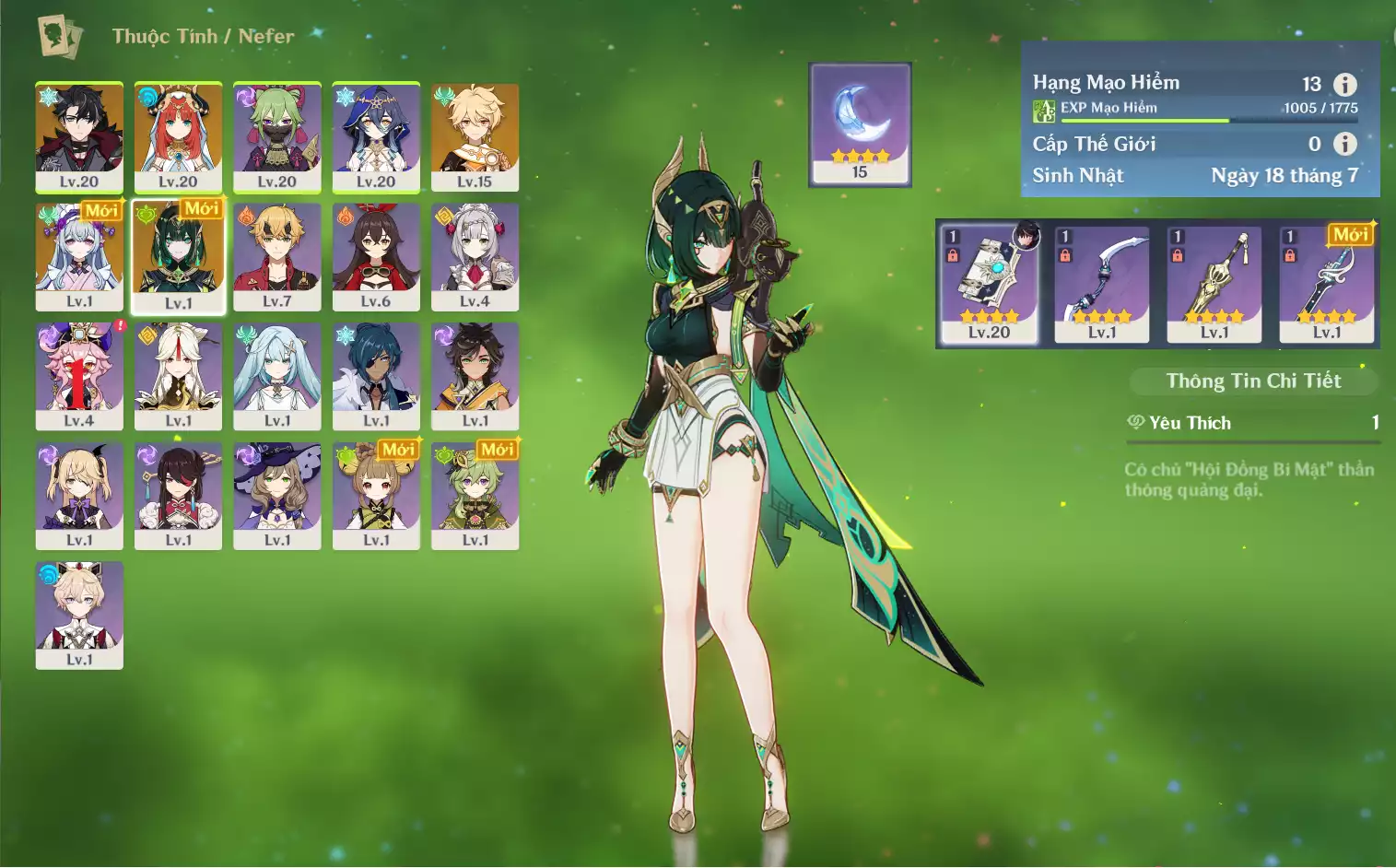This screenshot has height=868, width=1396.
Task: Select Lisa with the purple witch hat
Action: 277,496
